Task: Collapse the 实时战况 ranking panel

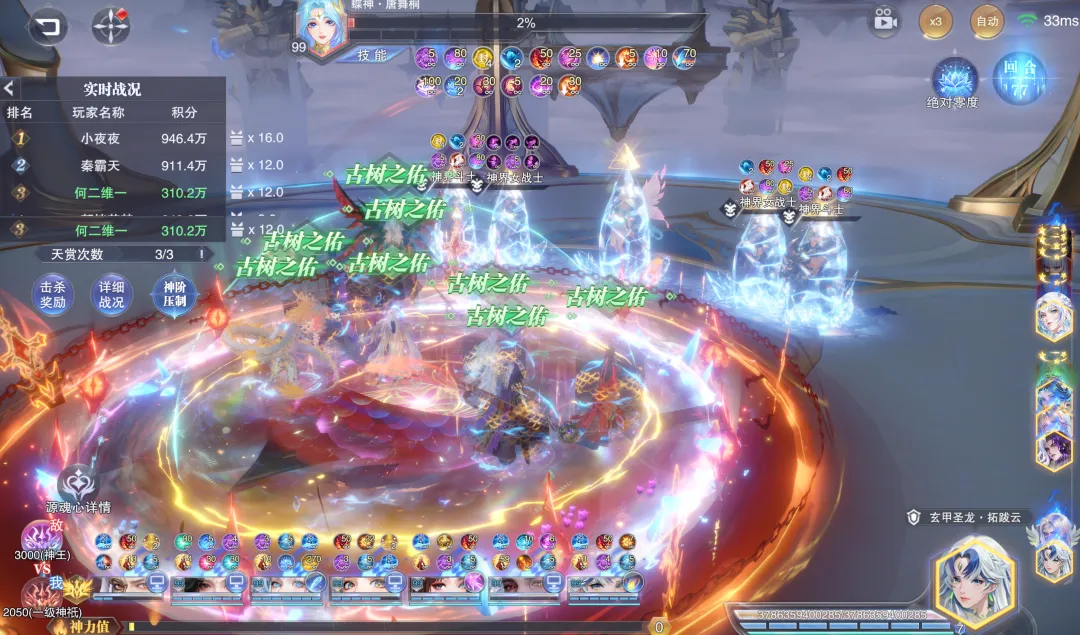Action: pos(10,88)
